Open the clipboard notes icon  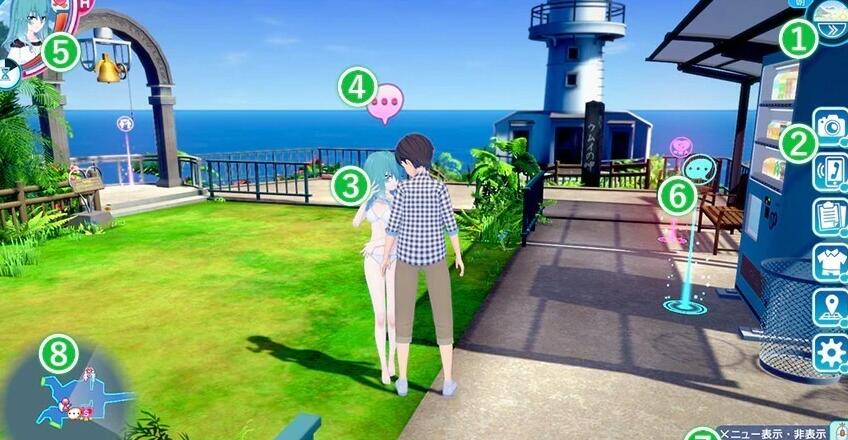pyautogui.click(x=830, y=215)
